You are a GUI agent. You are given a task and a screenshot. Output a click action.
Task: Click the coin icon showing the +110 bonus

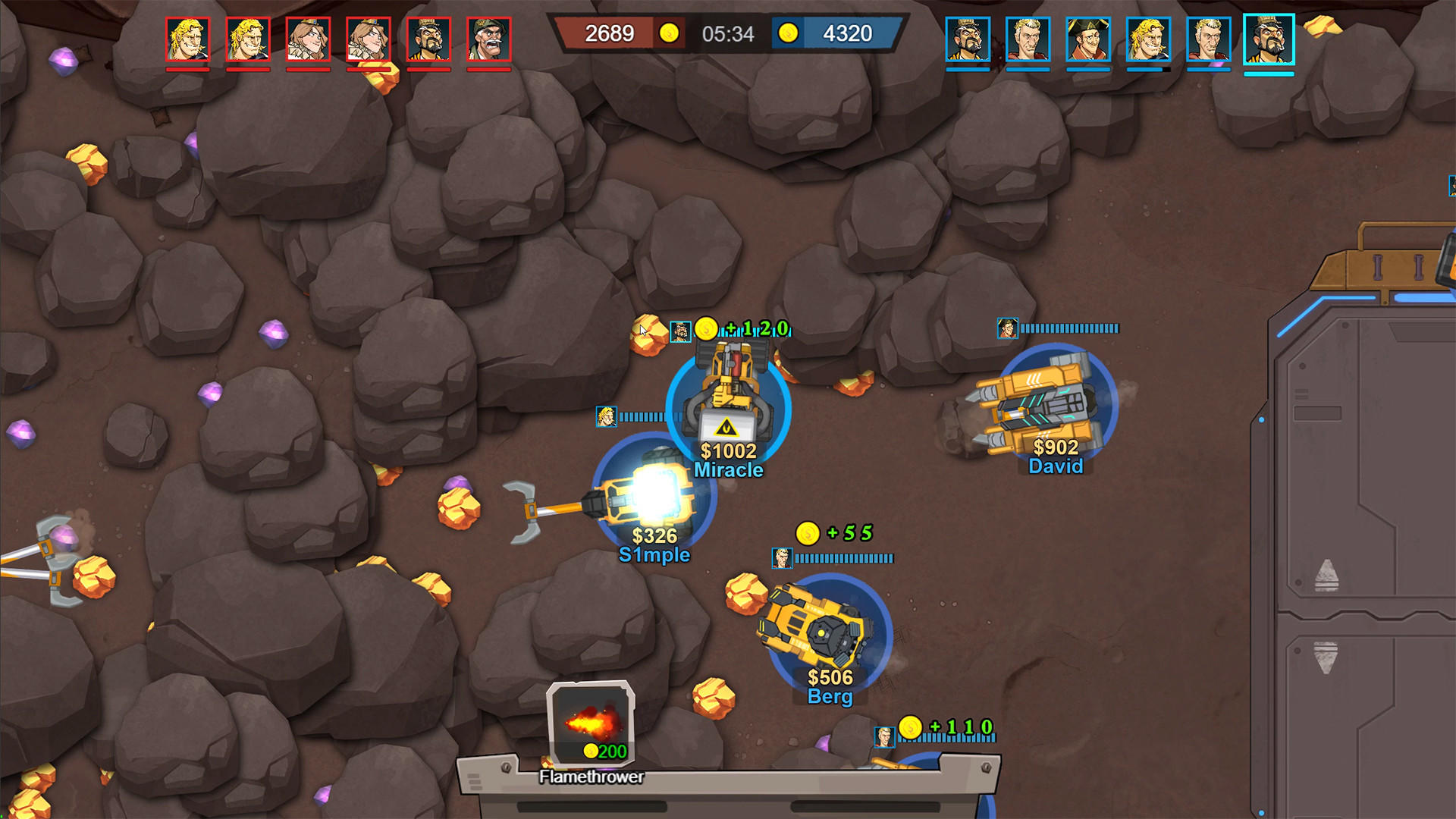pyautogui.click(x=909, y=726)
